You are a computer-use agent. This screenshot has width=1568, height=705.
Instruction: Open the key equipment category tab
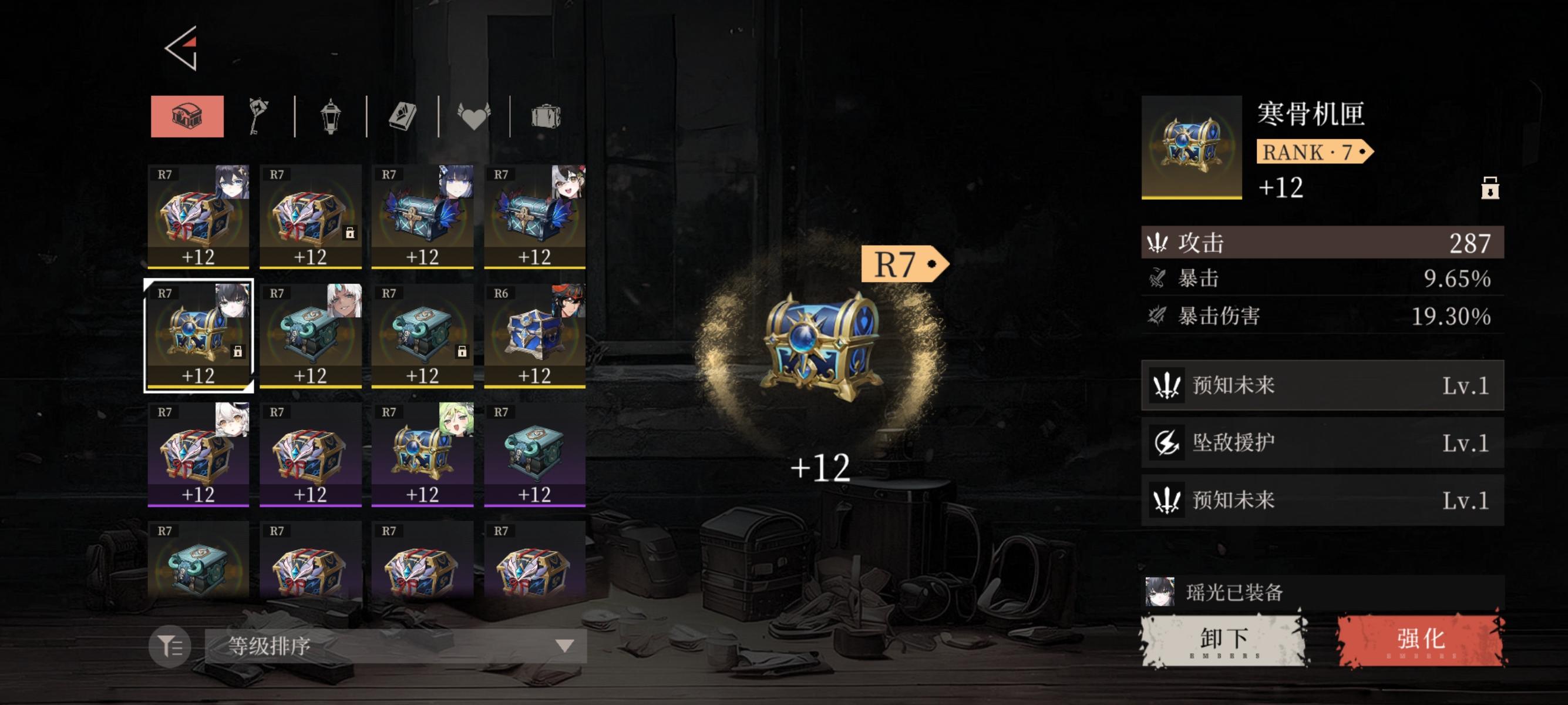point(259,116)
